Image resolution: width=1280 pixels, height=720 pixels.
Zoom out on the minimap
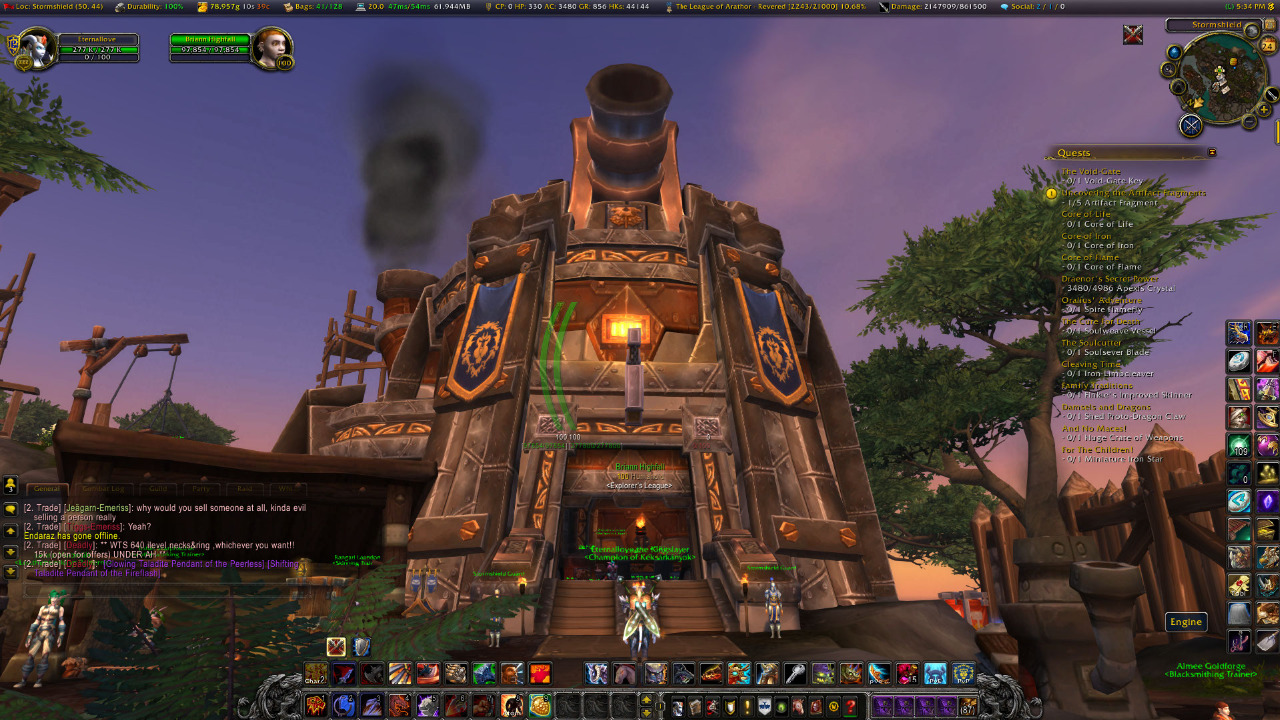[1249, 122]
